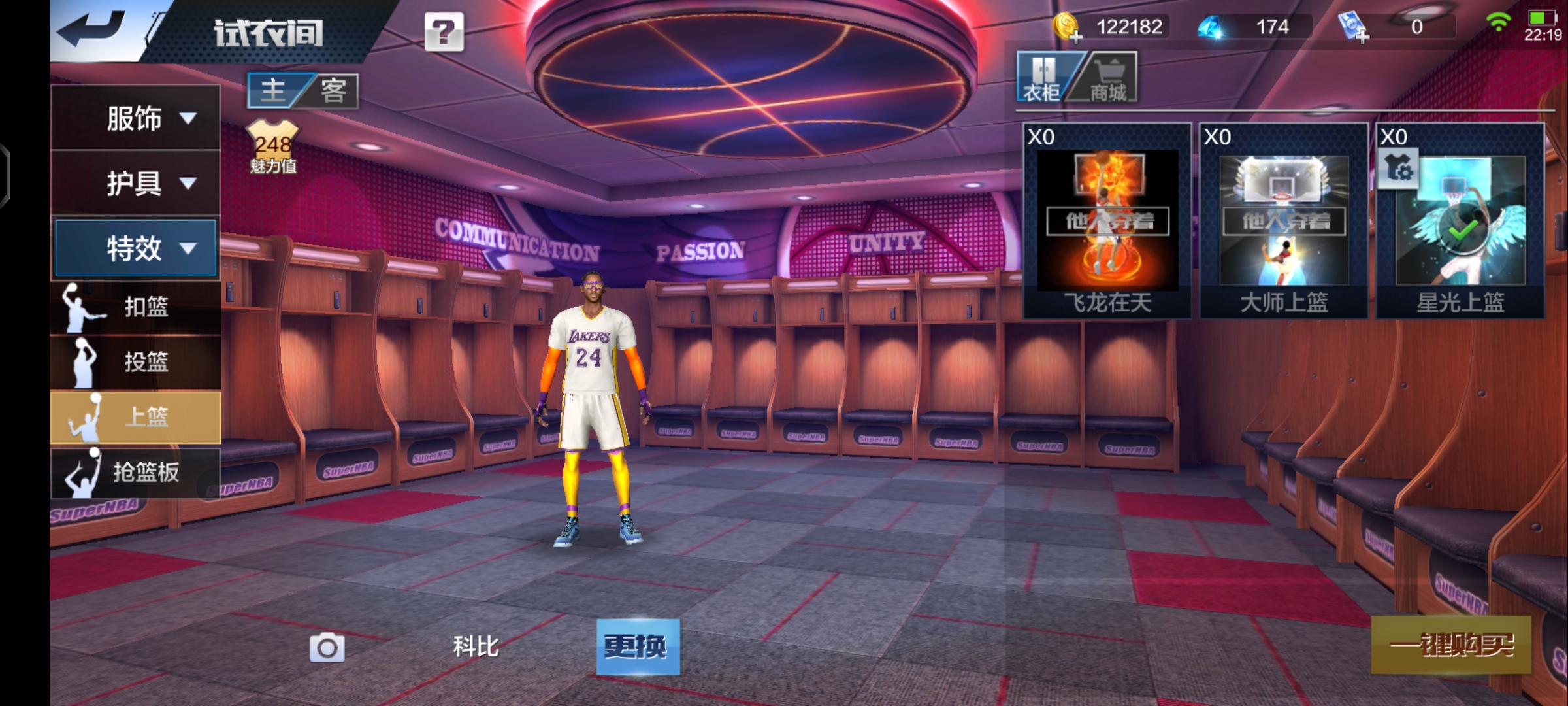
Task: Select the 星光上篮 effect card
Action: click(1460, 221)
